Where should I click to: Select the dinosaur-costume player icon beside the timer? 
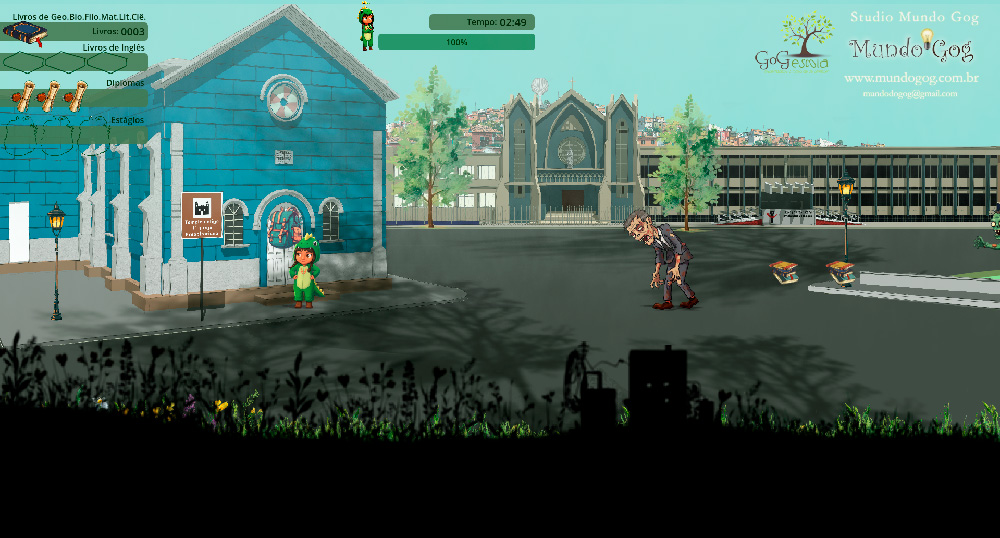(x=367, y=27)
